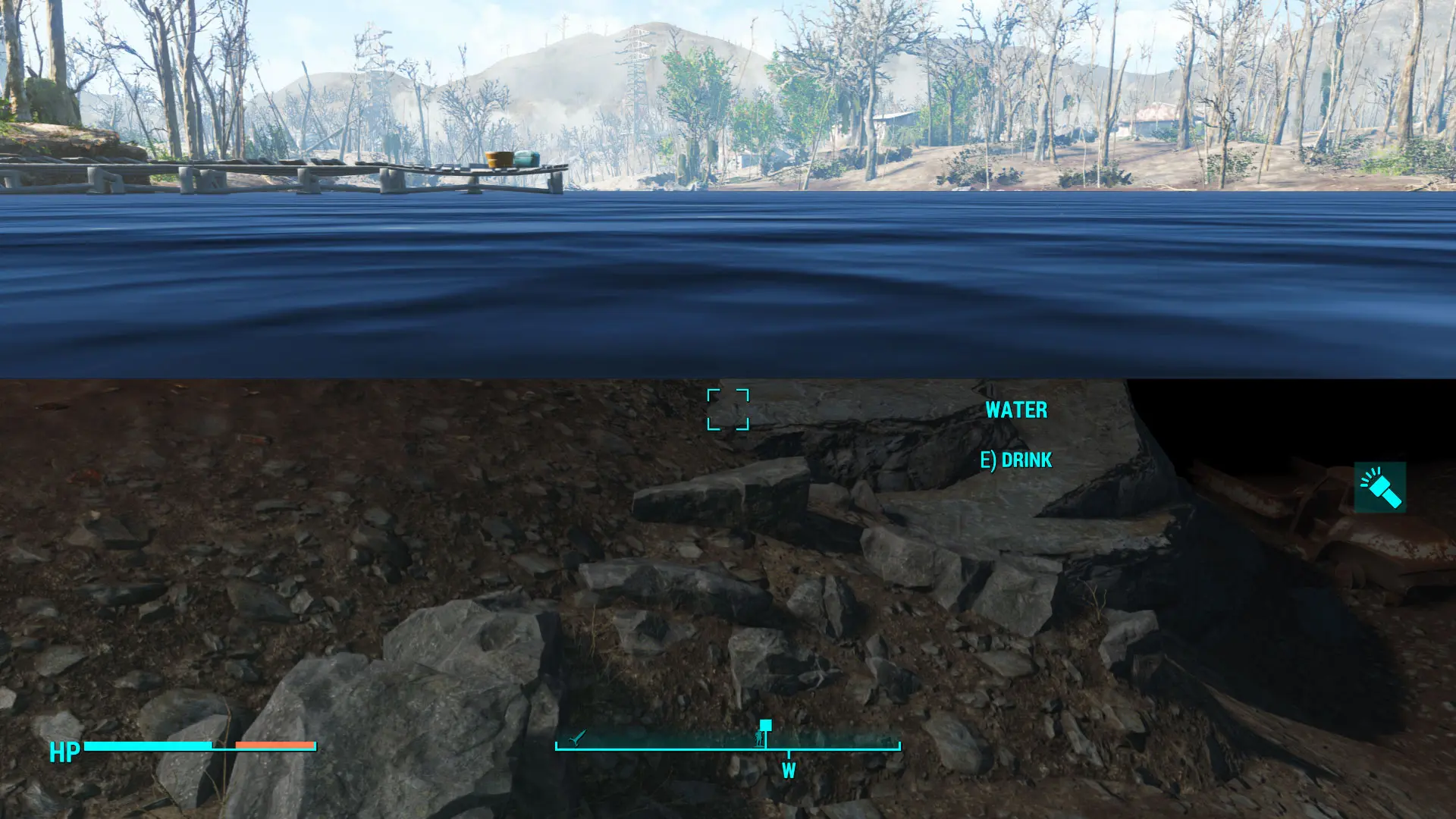Click the statue location marker on the compass

[x=759, y=738]
